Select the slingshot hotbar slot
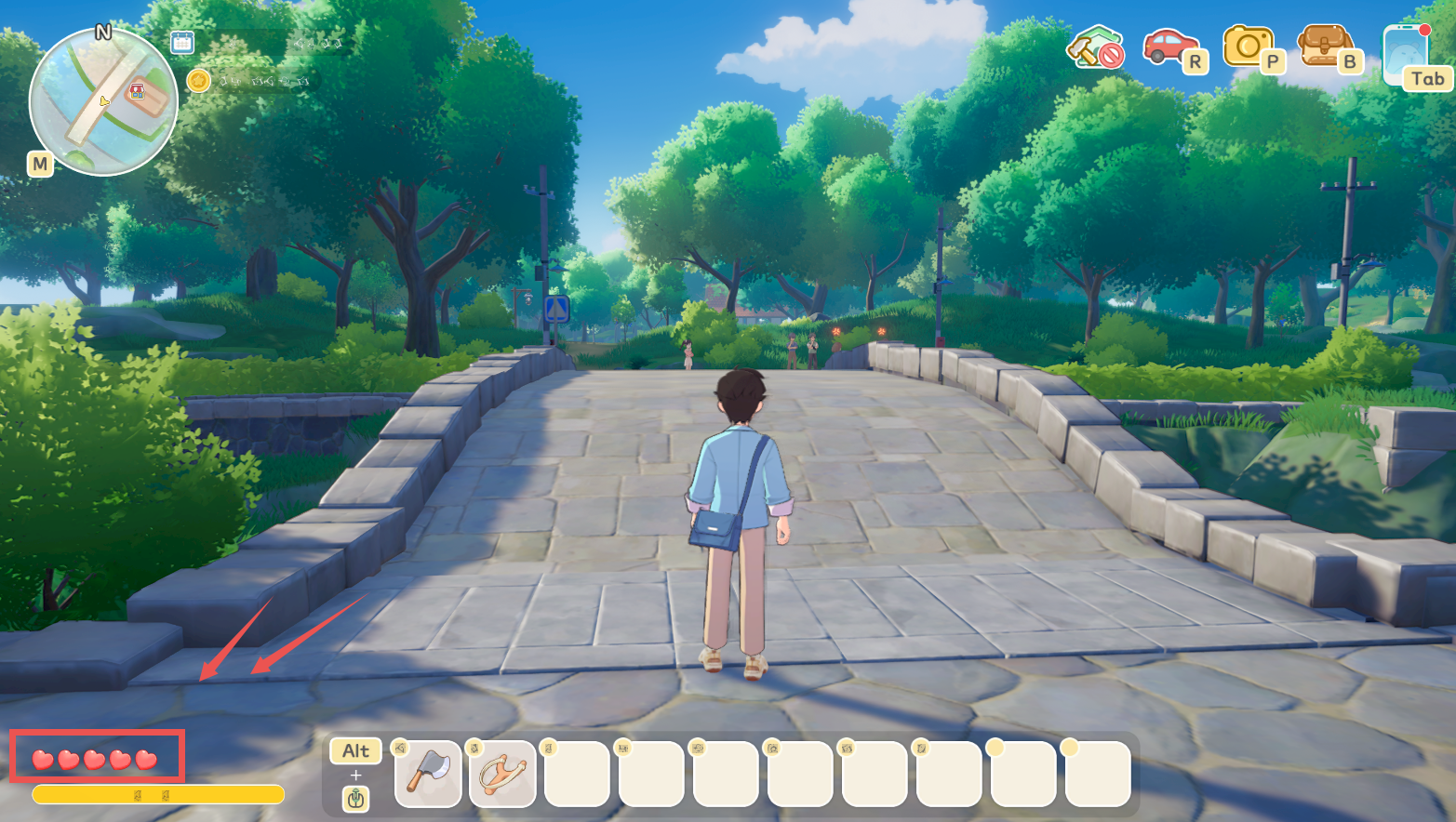Image resolution: width=1456 pixels, height=822 pixels. pos(502,774)
